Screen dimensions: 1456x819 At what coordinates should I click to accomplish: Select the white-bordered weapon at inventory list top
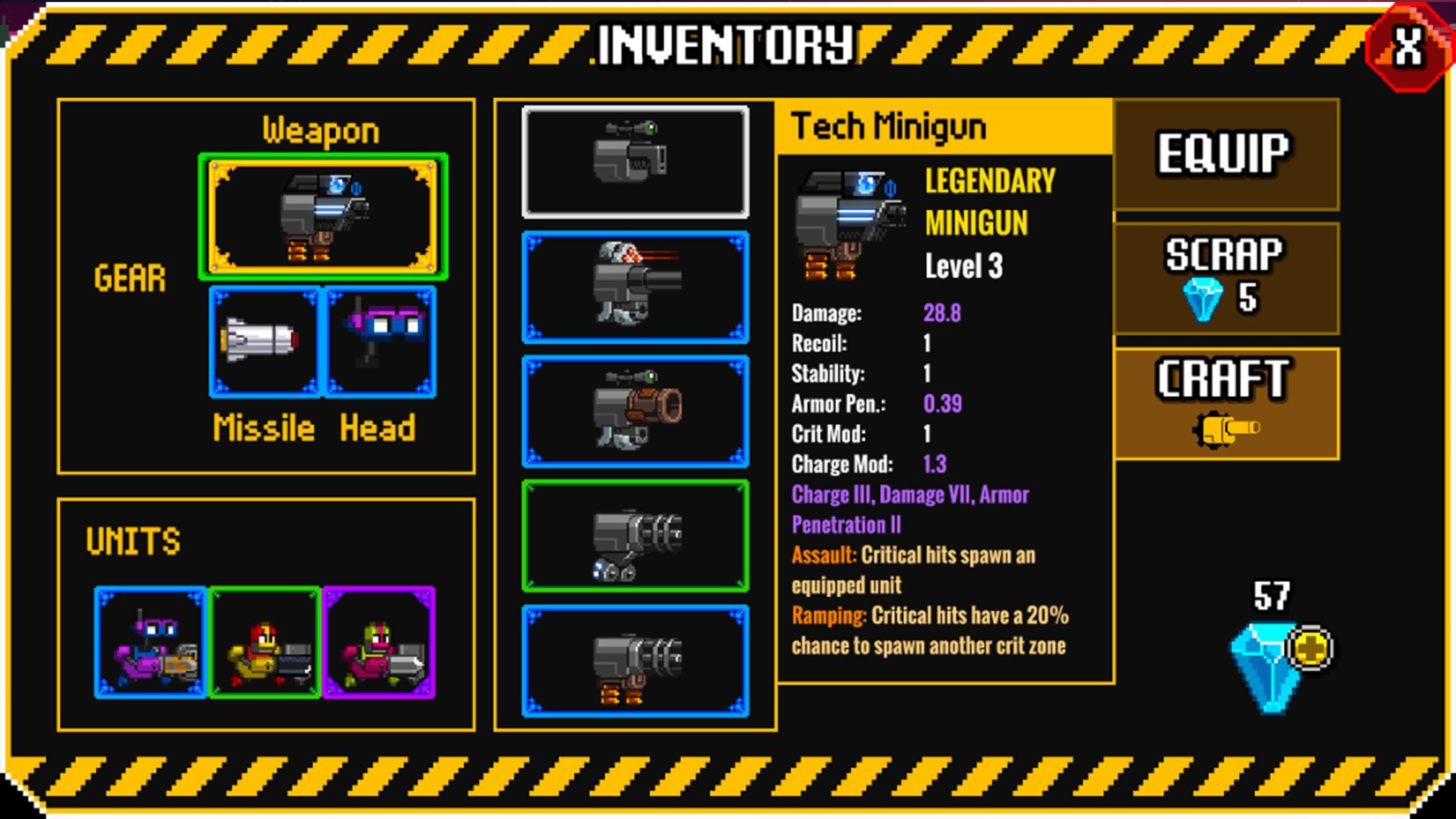[x=635, y=162]
